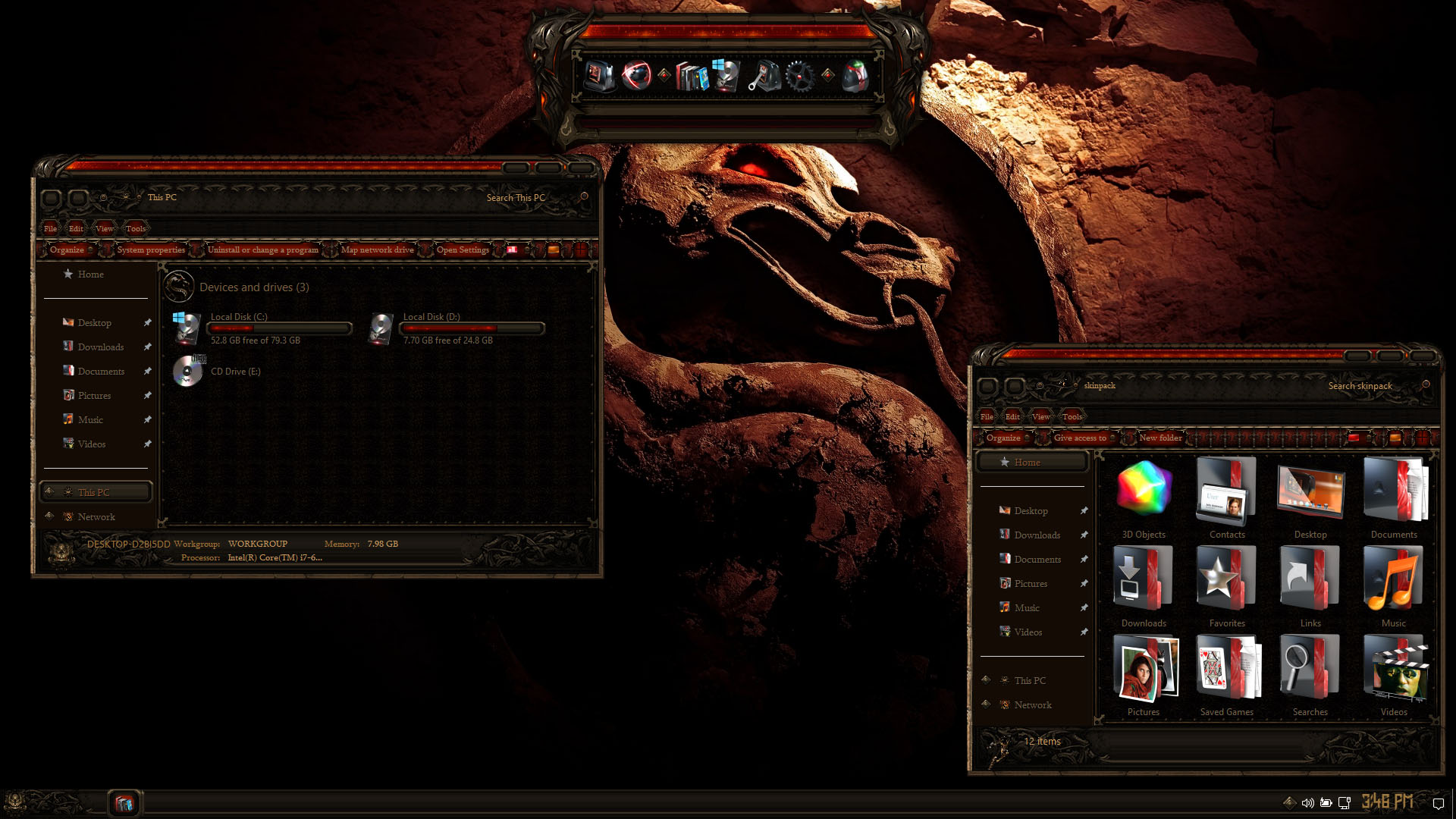Click the Open Settings toolbar button

pos(463,249)
